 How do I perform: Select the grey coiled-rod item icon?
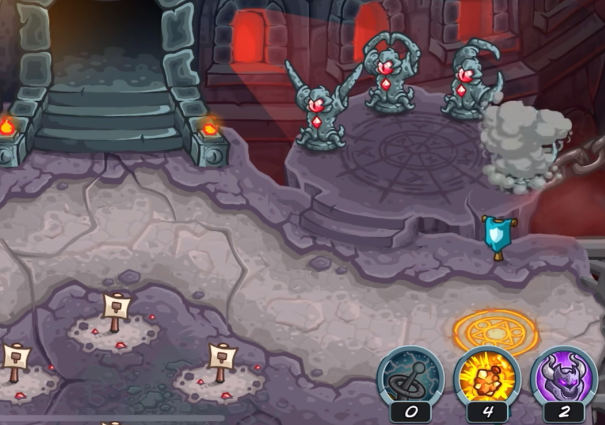(x=409, y=377)
